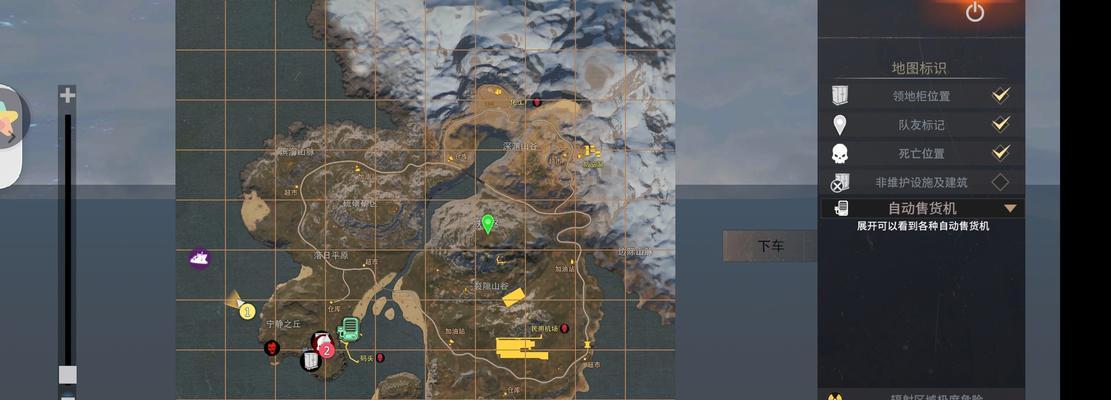Select the green location pin on map

tap(488, 223)
